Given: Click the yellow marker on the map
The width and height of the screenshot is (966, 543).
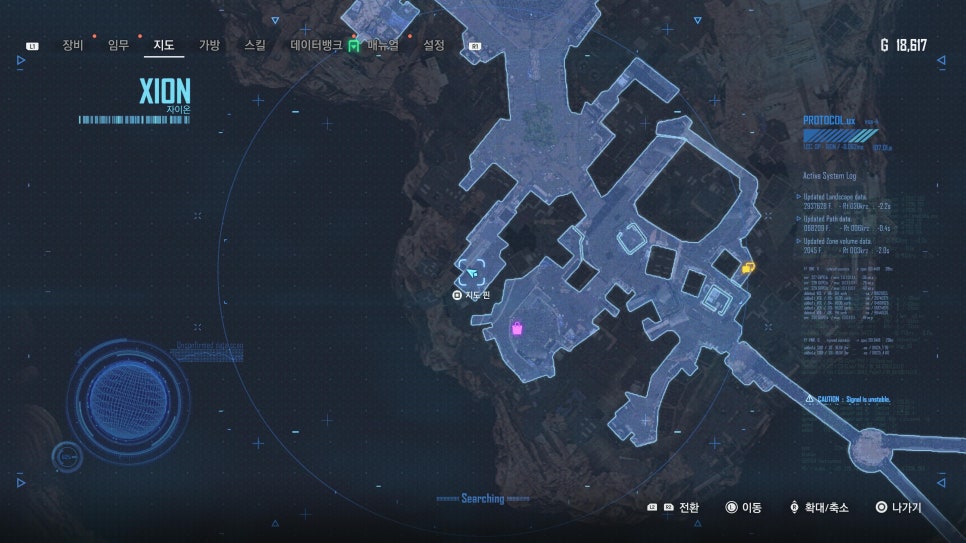Looking at the screenshot, I should 749,267.
